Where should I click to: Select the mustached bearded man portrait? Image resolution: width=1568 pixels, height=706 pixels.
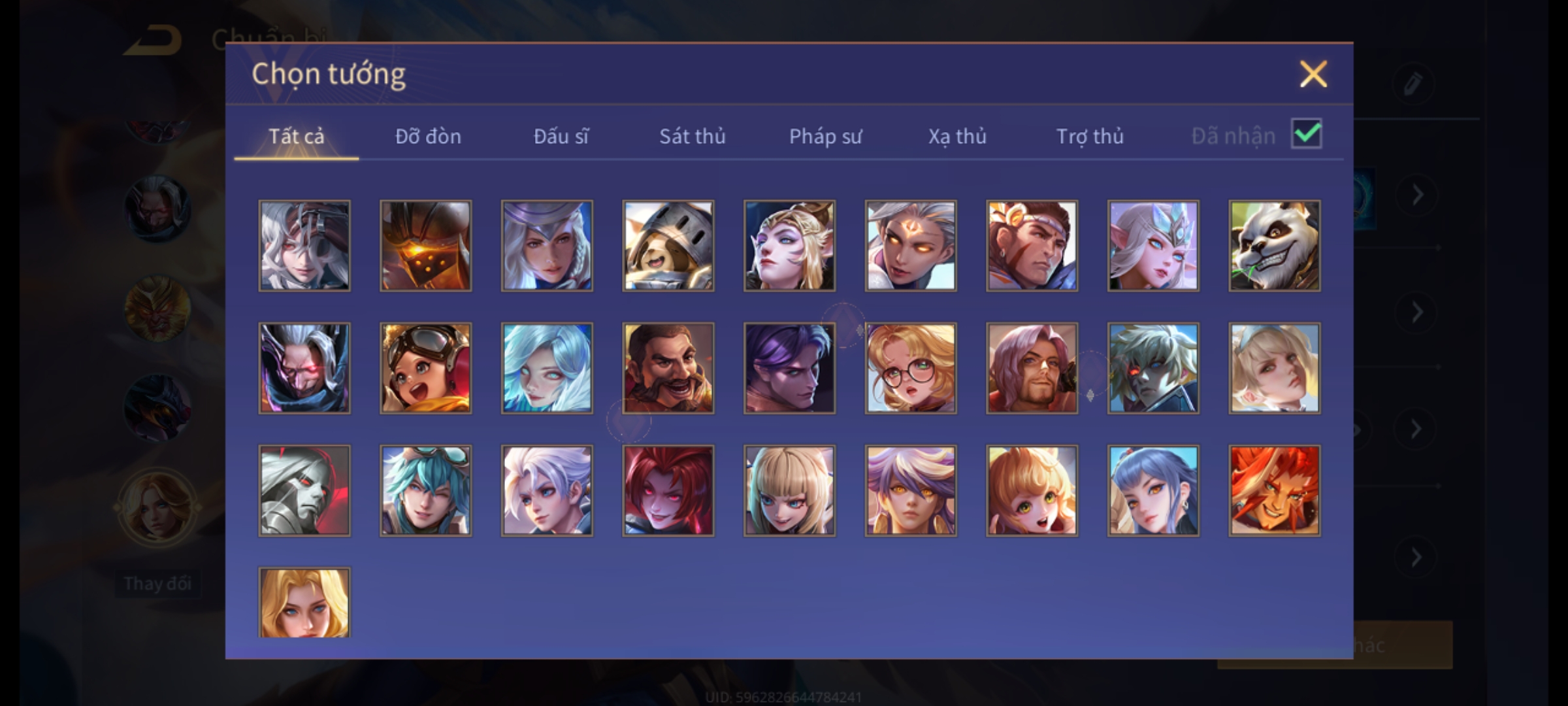pos(668,368)
